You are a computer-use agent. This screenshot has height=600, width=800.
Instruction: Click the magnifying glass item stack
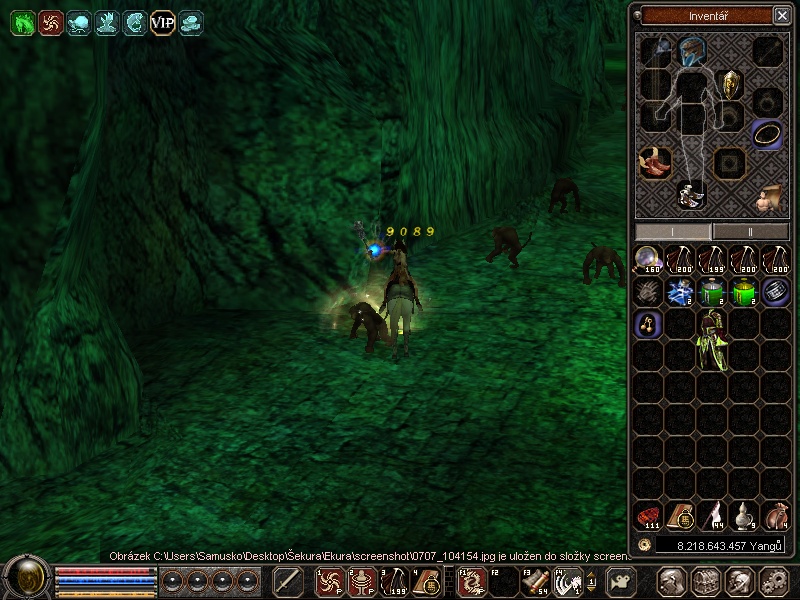[649, 260]
